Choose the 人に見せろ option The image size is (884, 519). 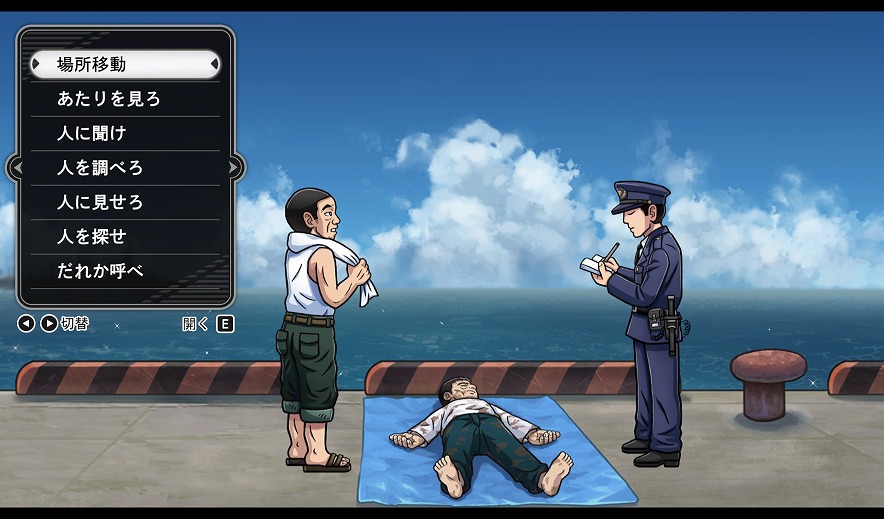pos(125,202)
